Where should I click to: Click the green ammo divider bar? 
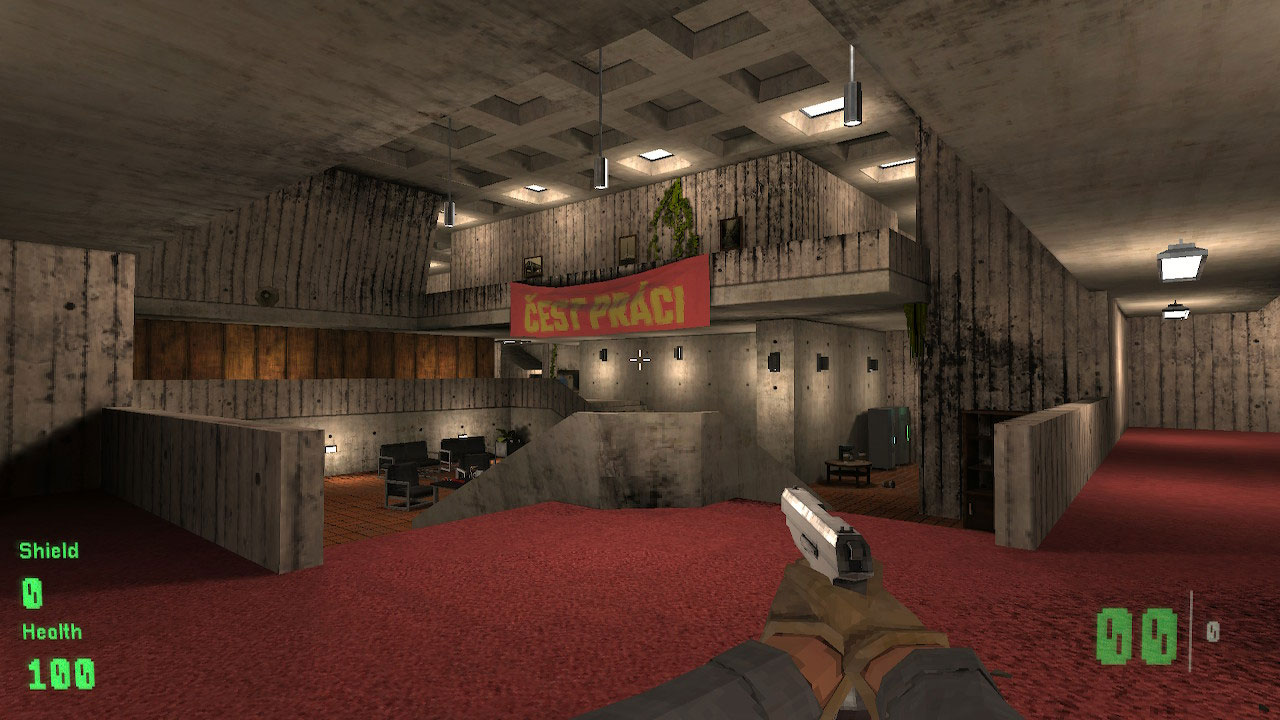tap(1191, 628)
